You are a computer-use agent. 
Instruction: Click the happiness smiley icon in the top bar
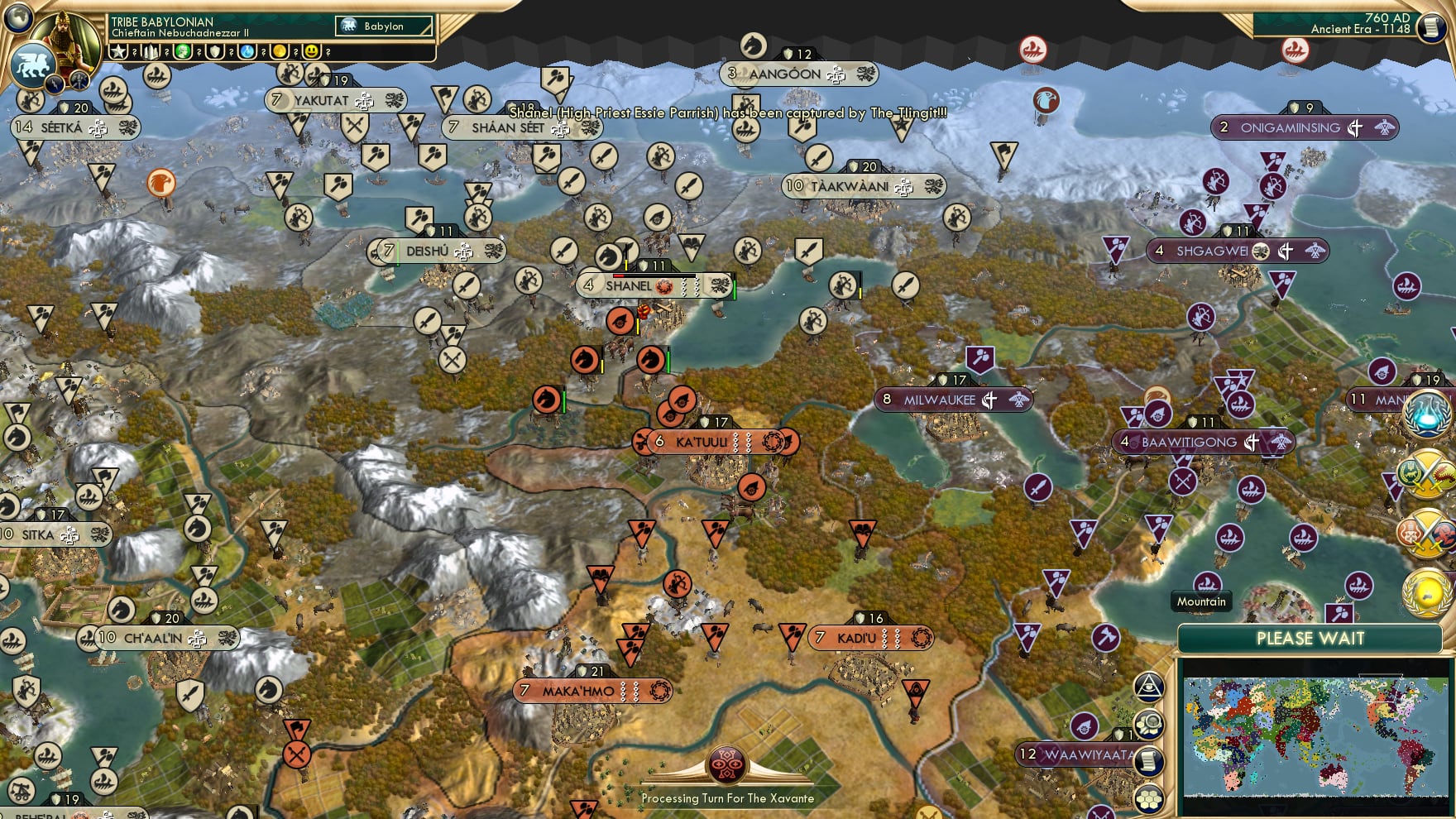pos(313,52)
